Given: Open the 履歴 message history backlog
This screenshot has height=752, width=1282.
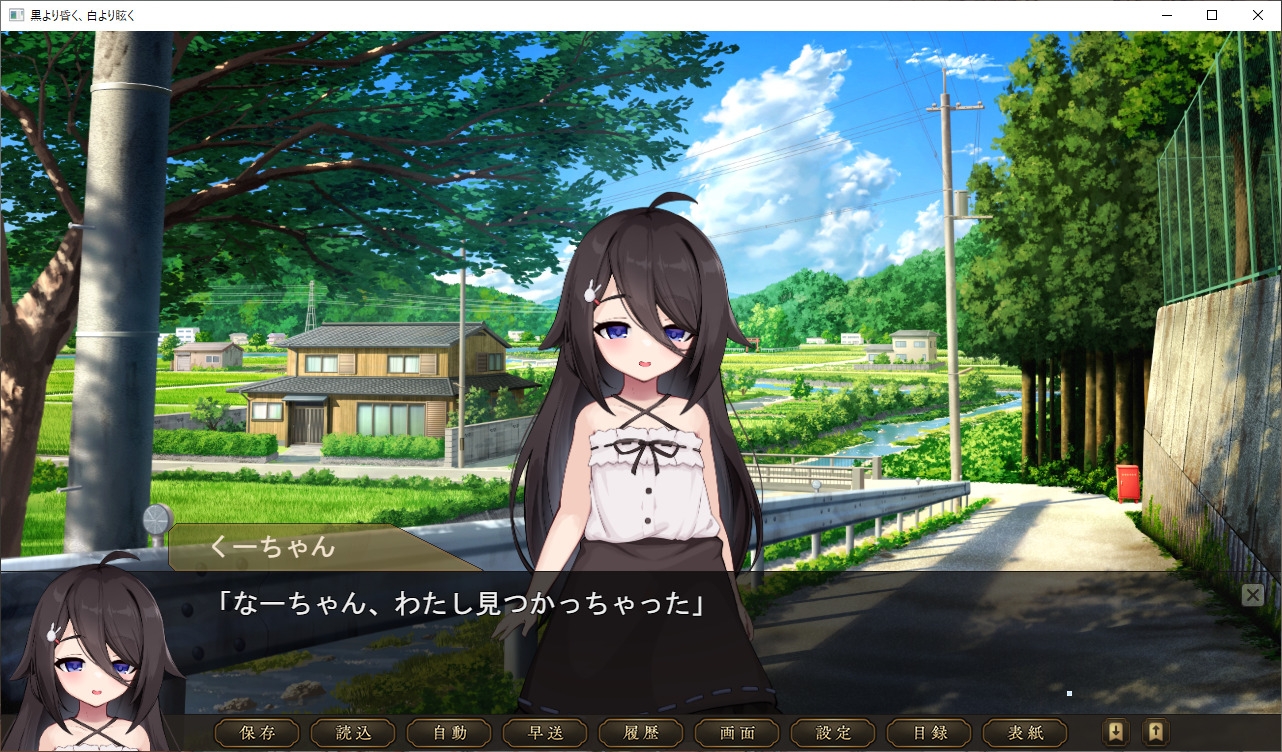Looking at the screenshot, I should click(x=640, y=732).
